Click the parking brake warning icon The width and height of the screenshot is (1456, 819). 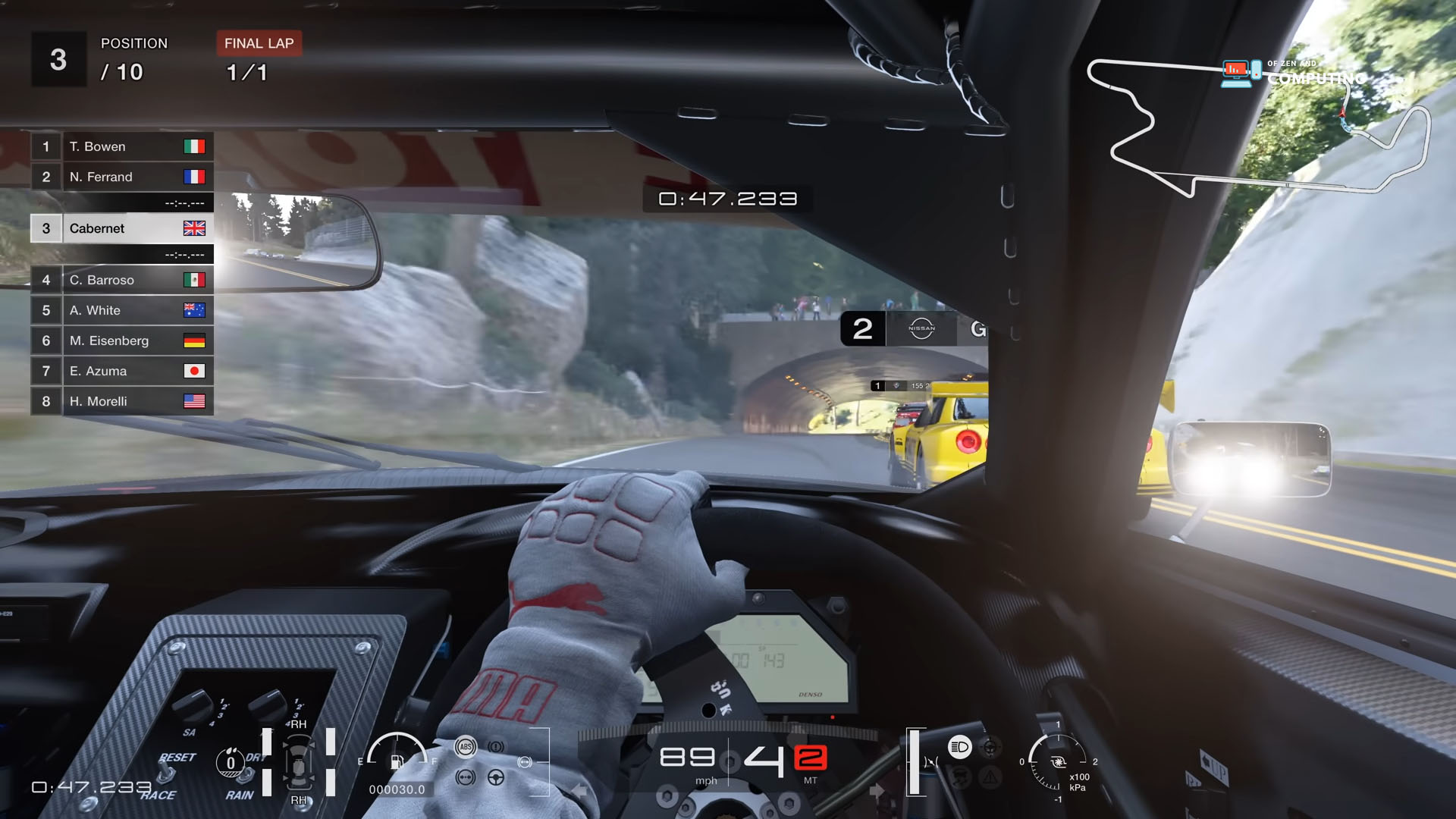[496, 746]
